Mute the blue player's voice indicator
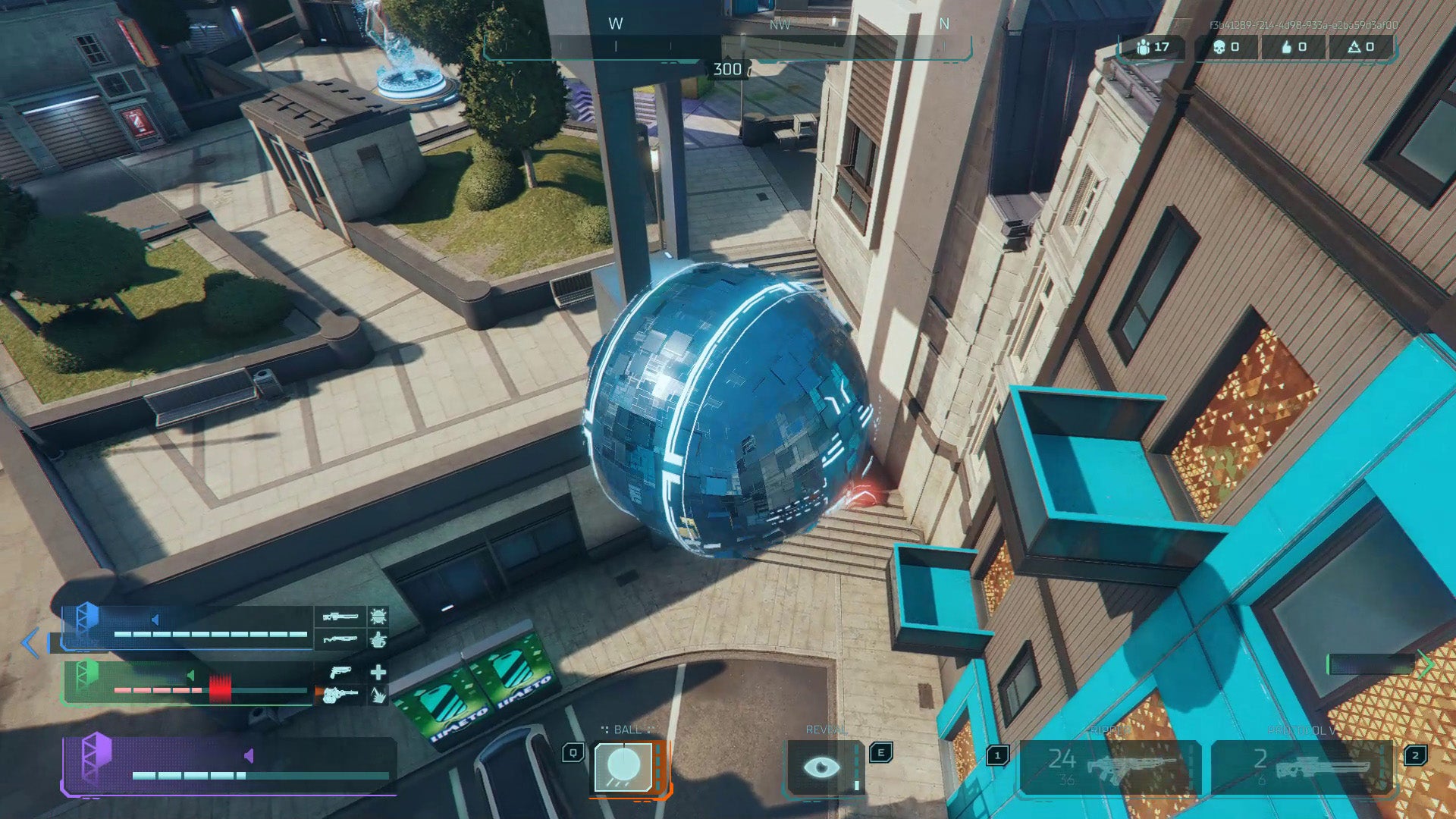This screenshot has width=1456, height=819. [x=155, y=619]
